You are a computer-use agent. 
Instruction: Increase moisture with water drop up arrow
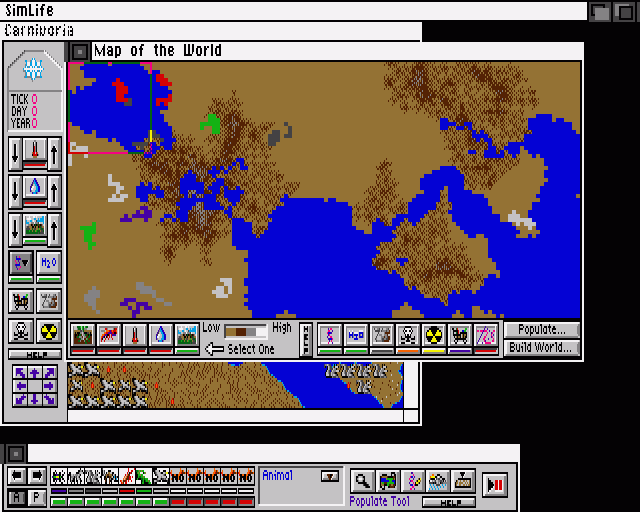[54, 190]
